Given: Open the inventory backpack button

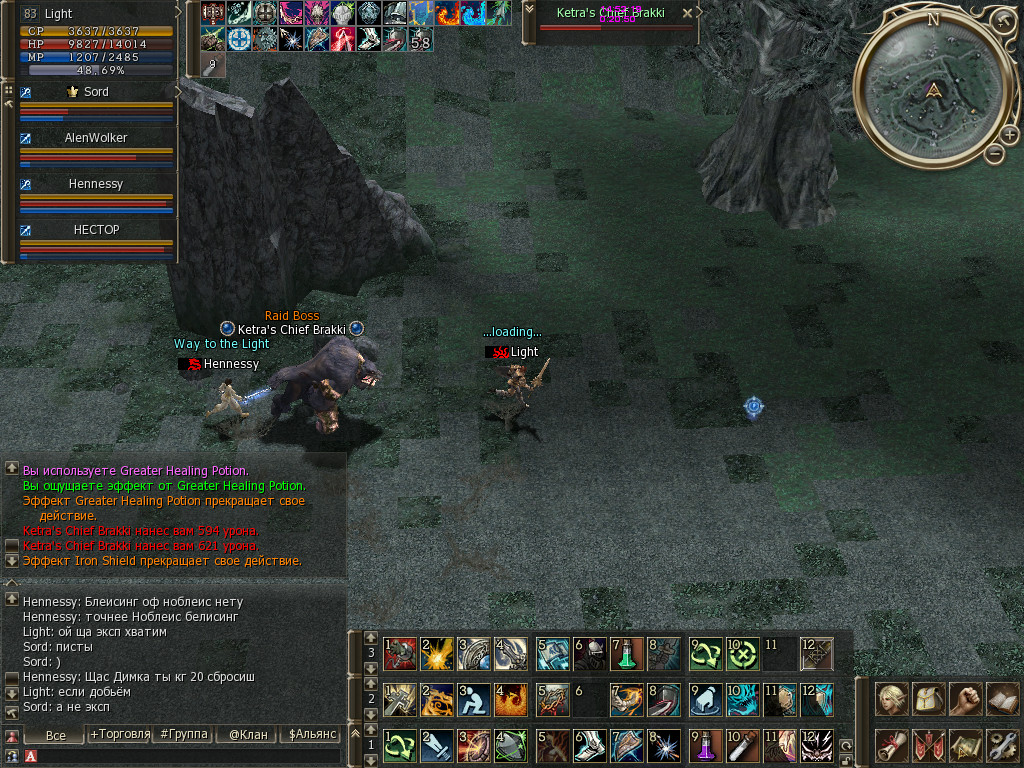Looking at the screenshot, I should click(x=928, y=699).
